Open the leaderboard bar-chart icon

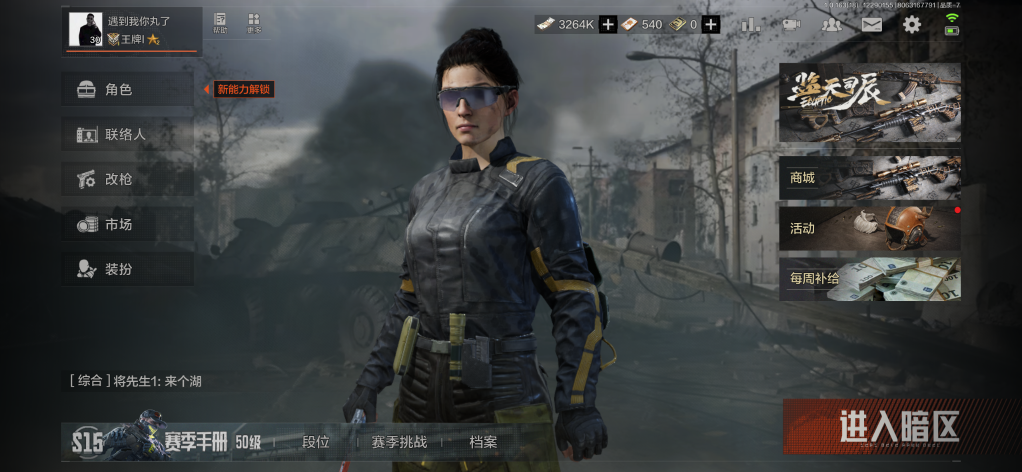pyautogui.click(x=751, y=25)
